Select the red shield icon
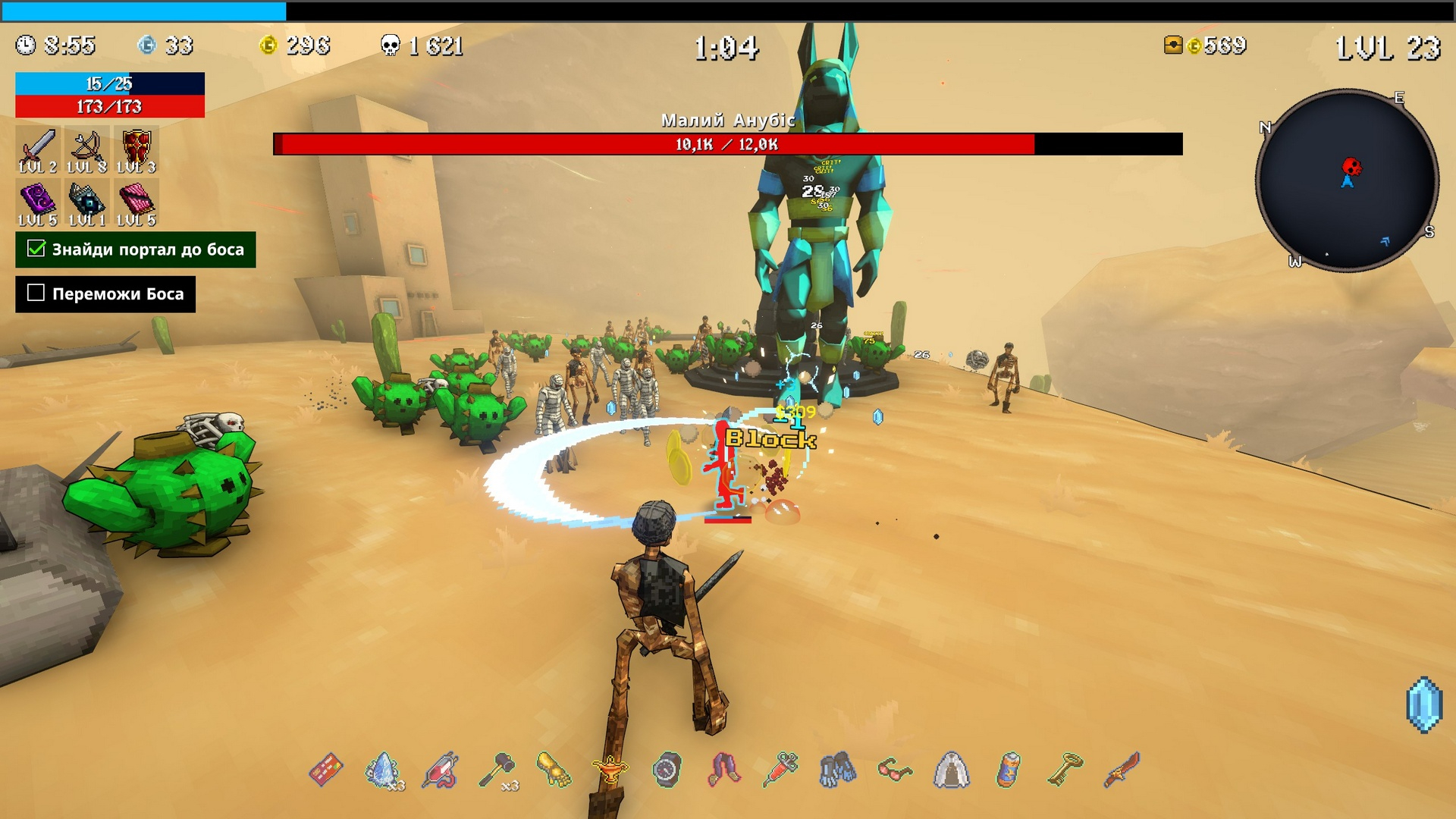The width and height of the screenshot is (1456, 819). (136, 146)
